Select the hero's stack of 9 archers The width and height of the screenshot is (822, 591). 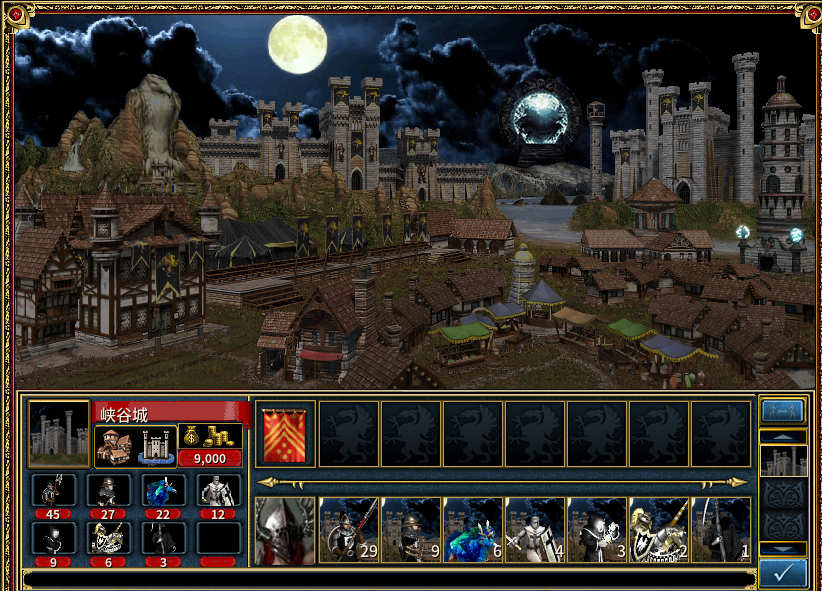tap(410, 531)
